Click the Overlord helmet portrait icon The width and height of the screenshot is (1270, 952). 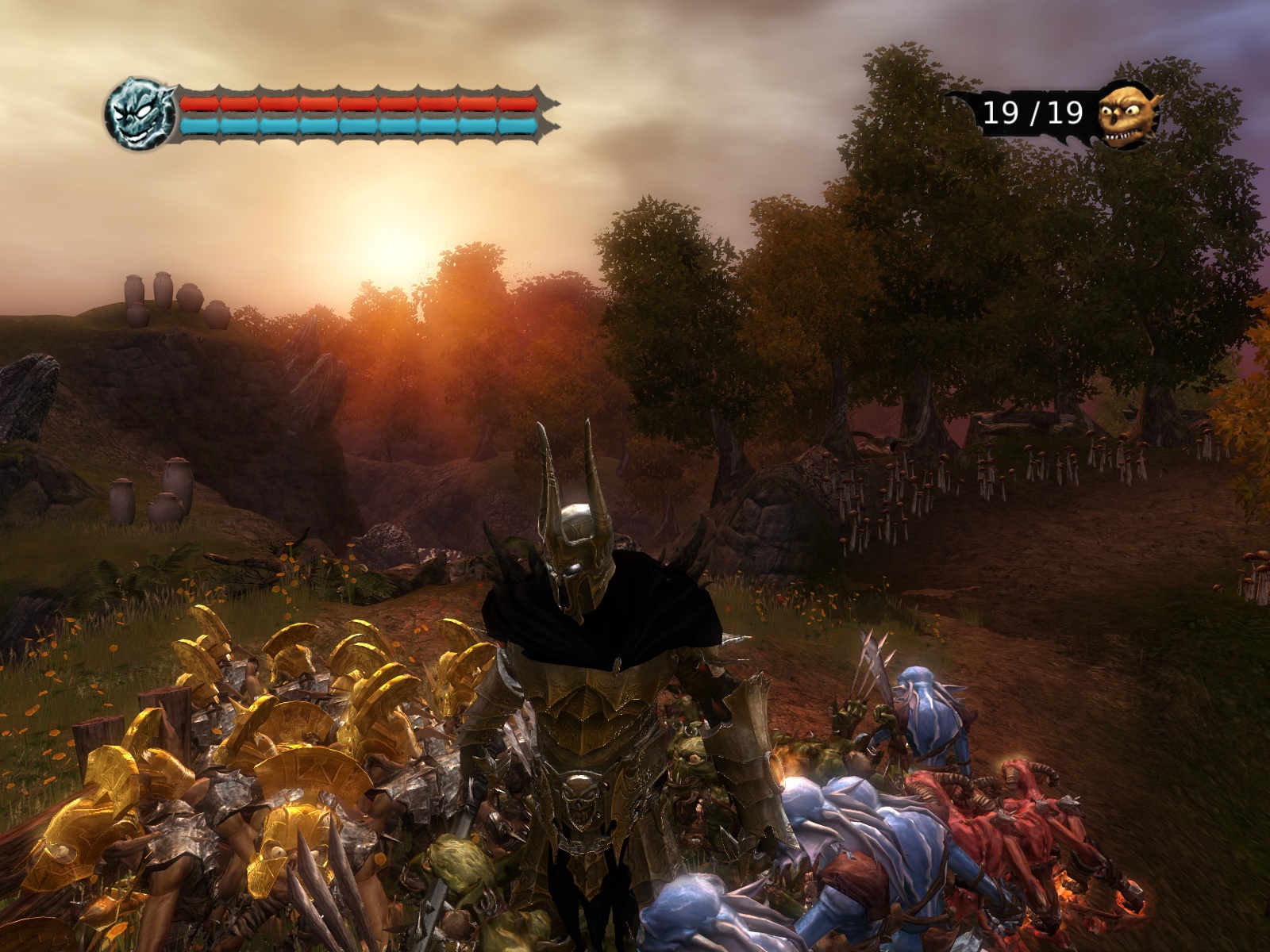(x=140, y=113)
